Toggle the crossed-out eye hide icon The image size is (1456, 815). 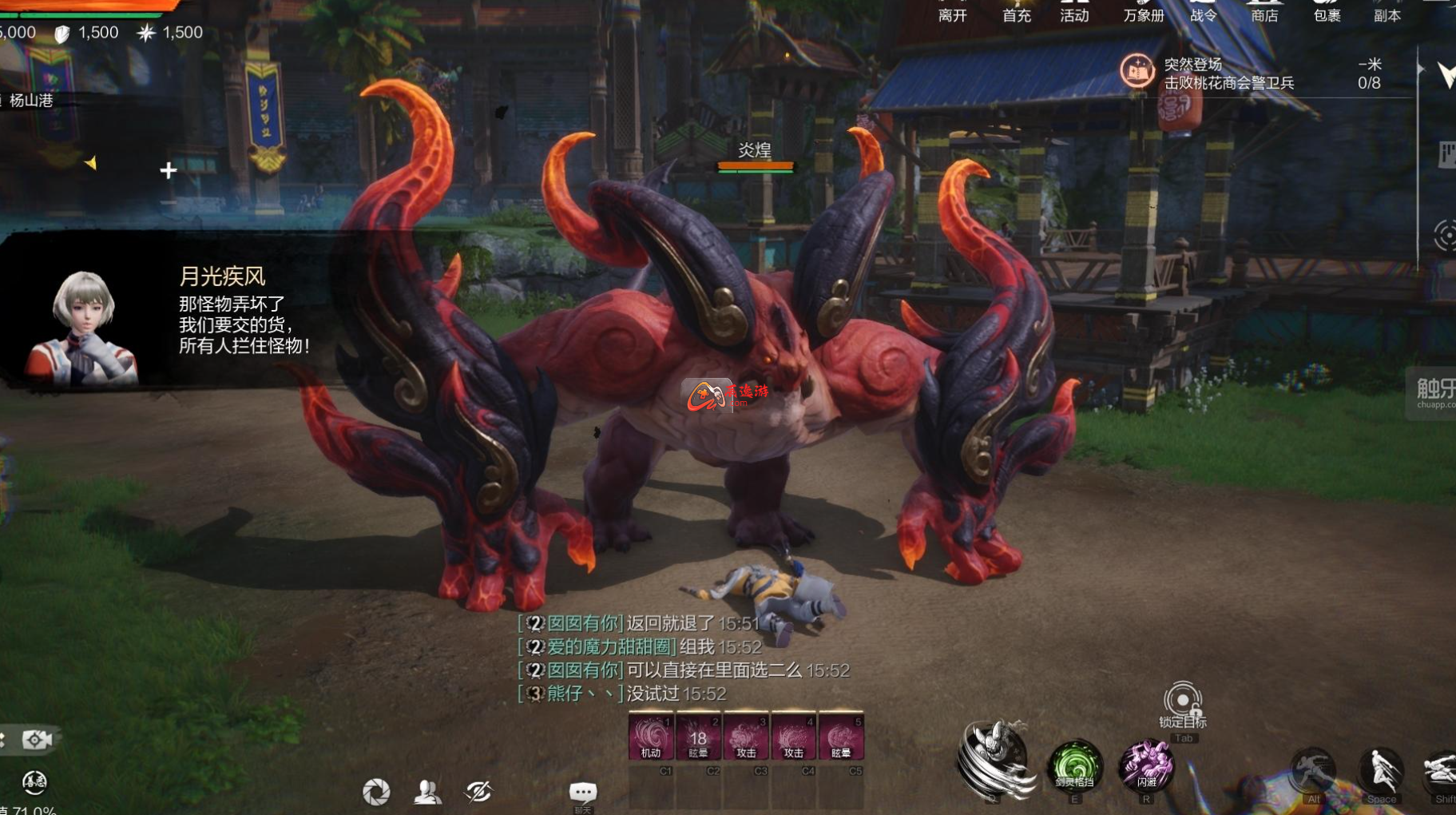(479, 792)
